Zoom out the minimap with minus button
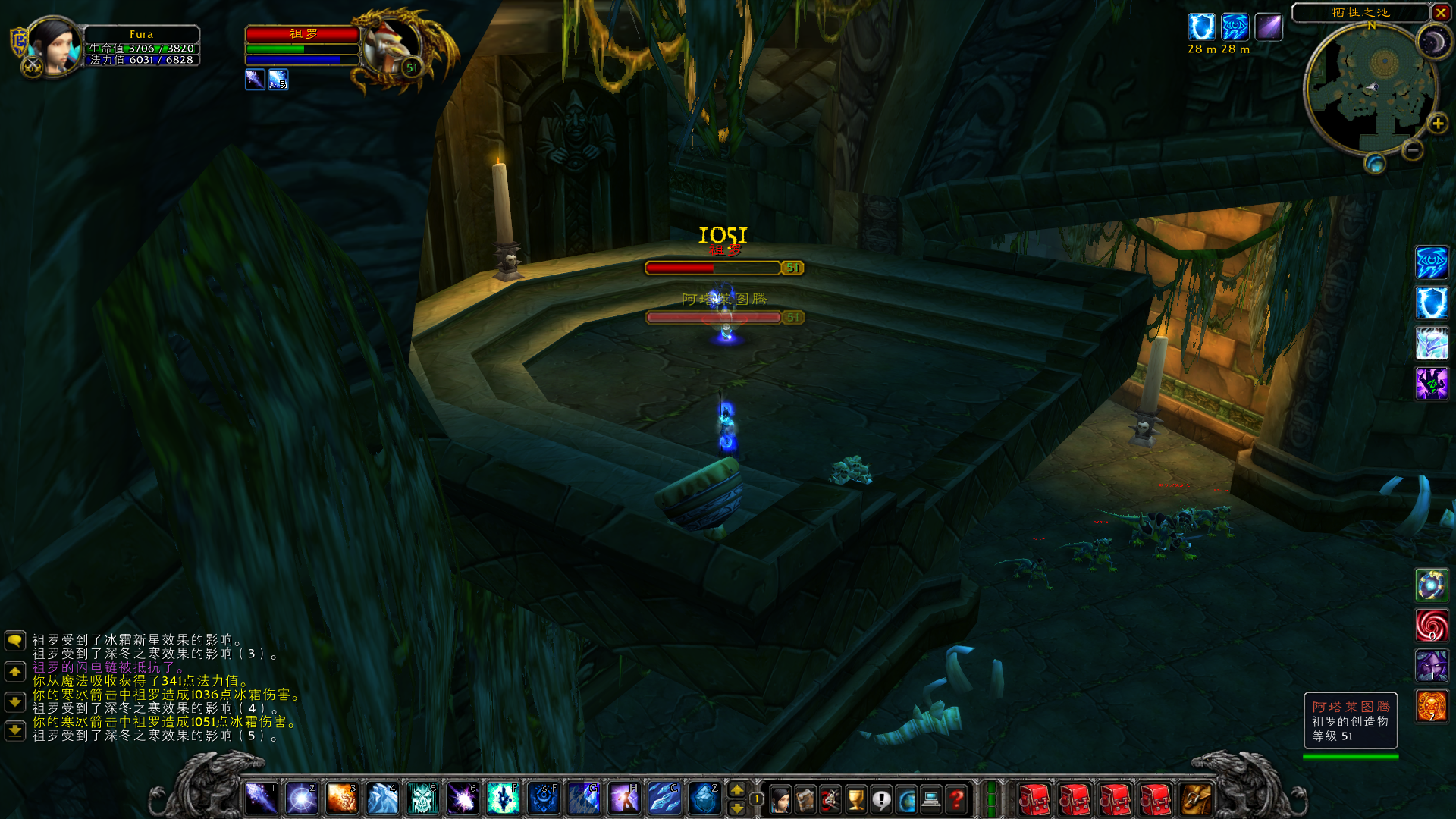This screenshot has height=819, width=1456. pyautogui.click(x=1412, y=150)
